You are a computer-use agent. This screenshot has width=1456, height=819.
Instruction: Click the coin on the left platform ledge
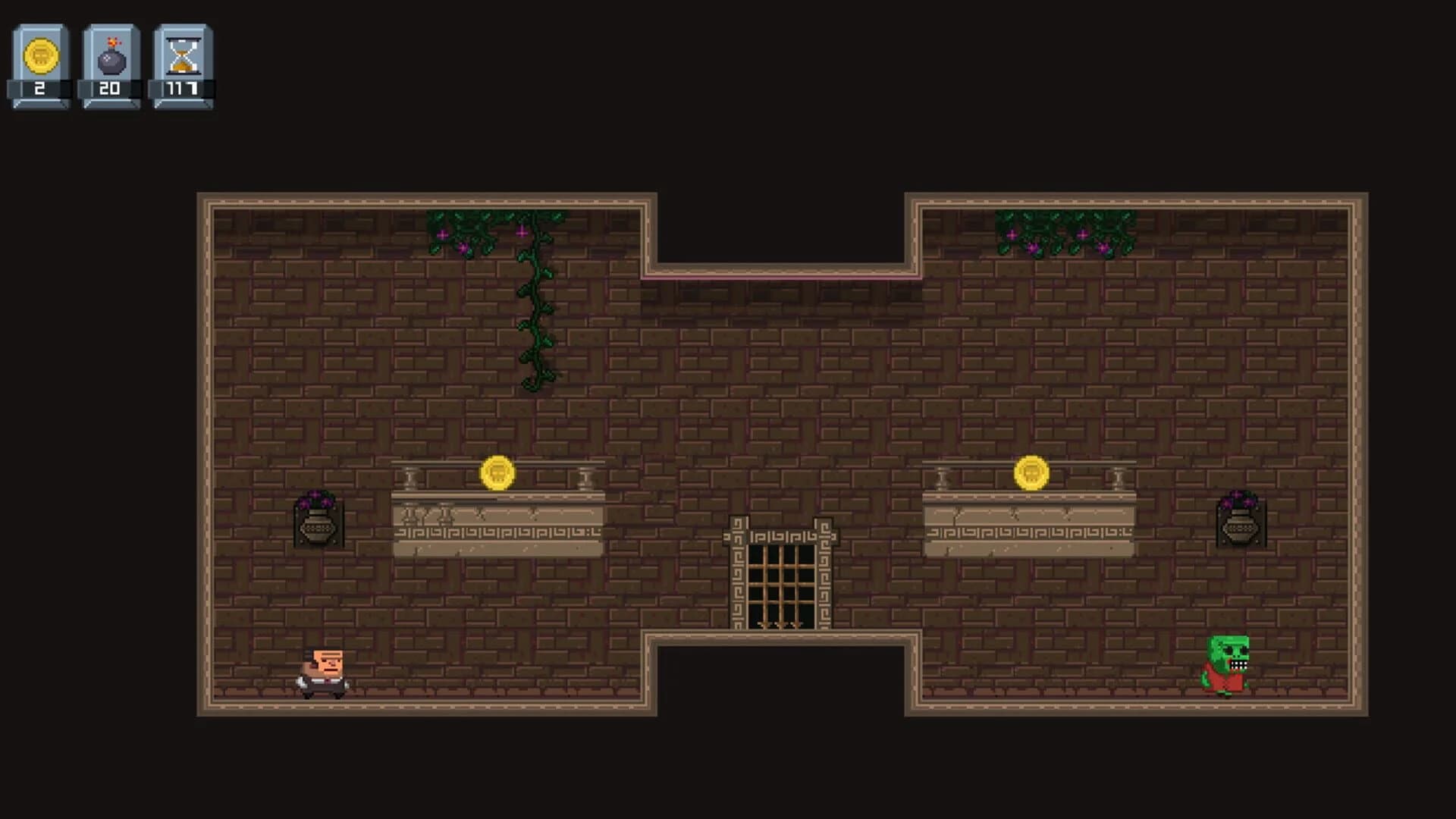click(498, 471)
